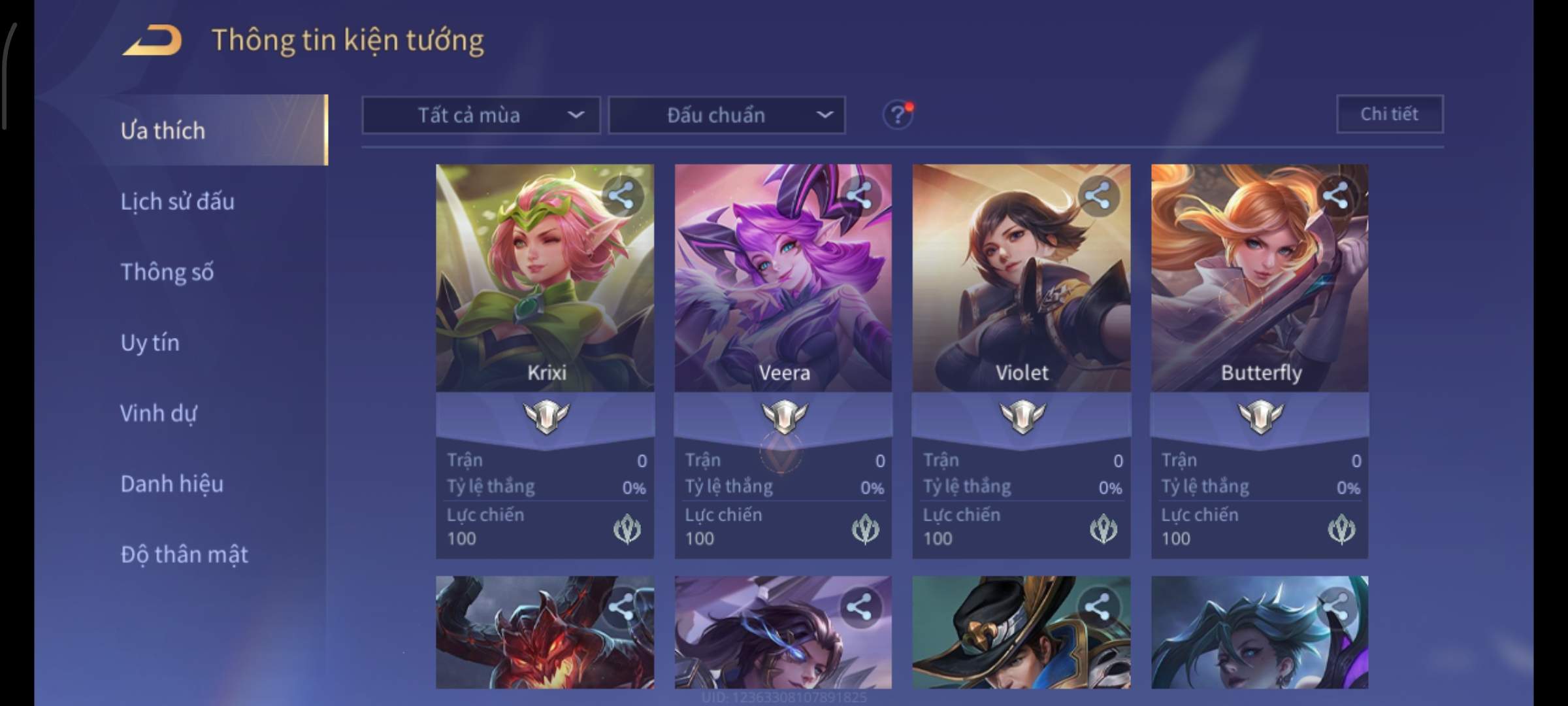Click the share icon on Veera's card

pyautogui.click(x=859, y=195)
